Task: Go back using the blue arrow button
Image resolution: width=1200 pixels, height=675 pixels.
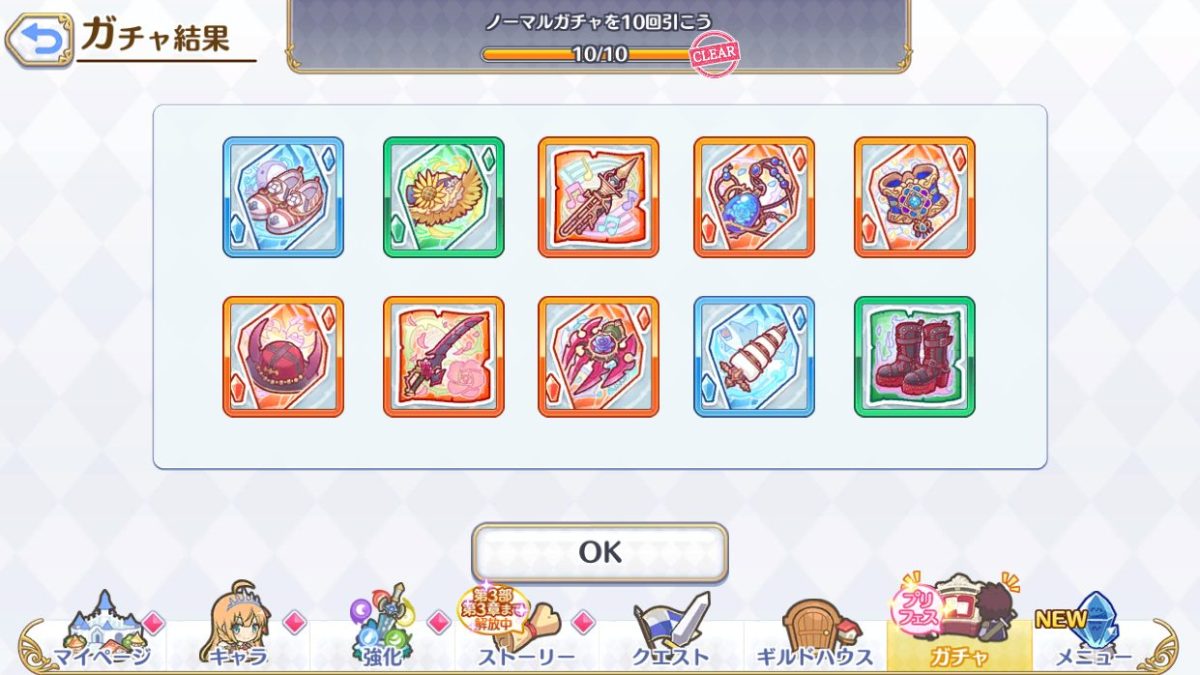Action: (38, 40)
